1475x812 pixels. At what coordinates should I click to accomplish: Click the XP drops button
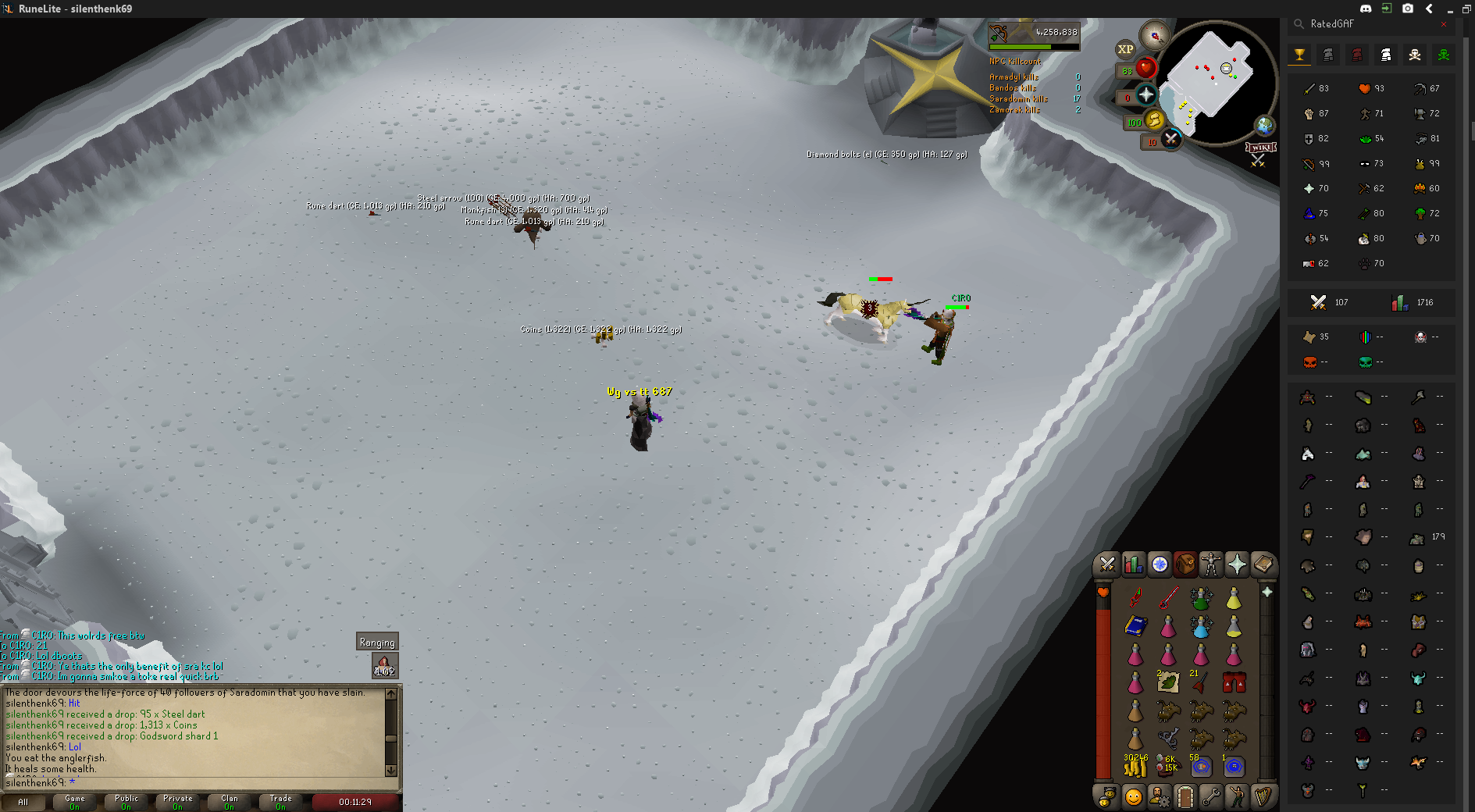point(1125,49)
